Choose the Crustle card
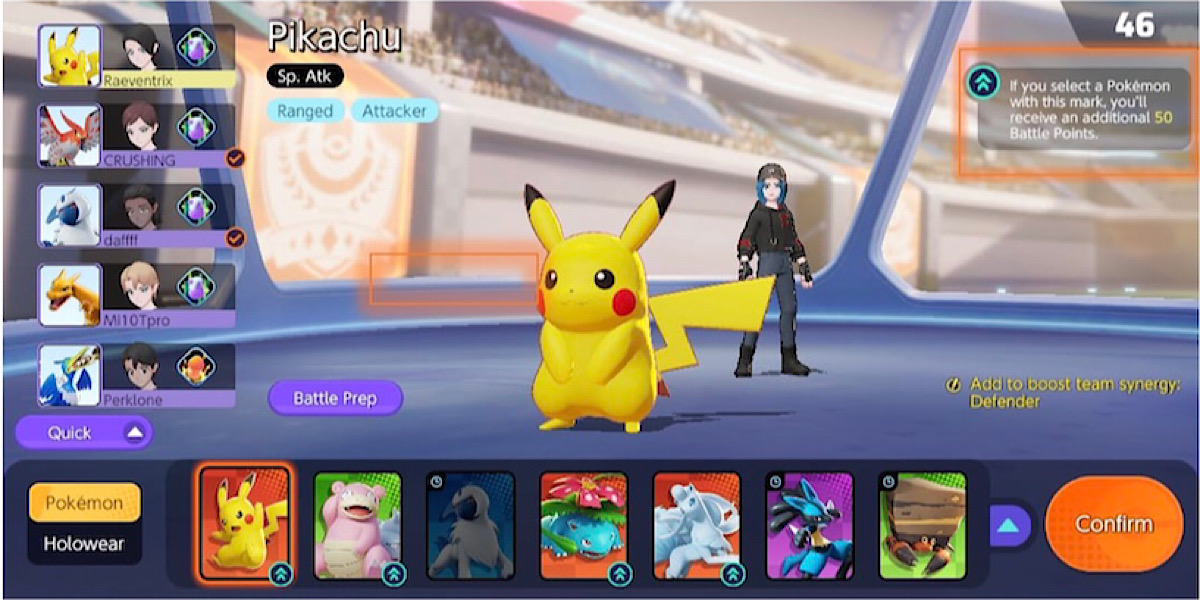This screenshot has width=1200, height=600. [x=922, y=524]
